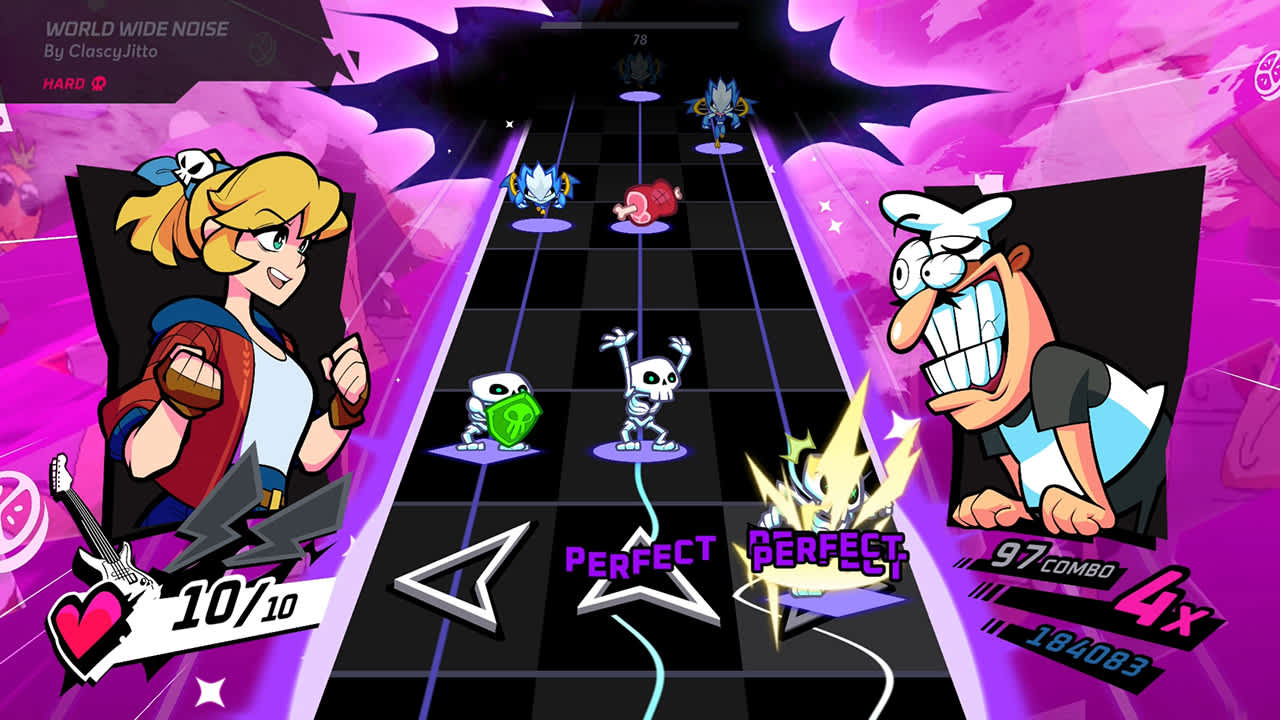This screenshot has height=720, width=1280.
Task: Toggle the left lane arrow receptor
Action: pyautogui.click(x=459, y=582)
